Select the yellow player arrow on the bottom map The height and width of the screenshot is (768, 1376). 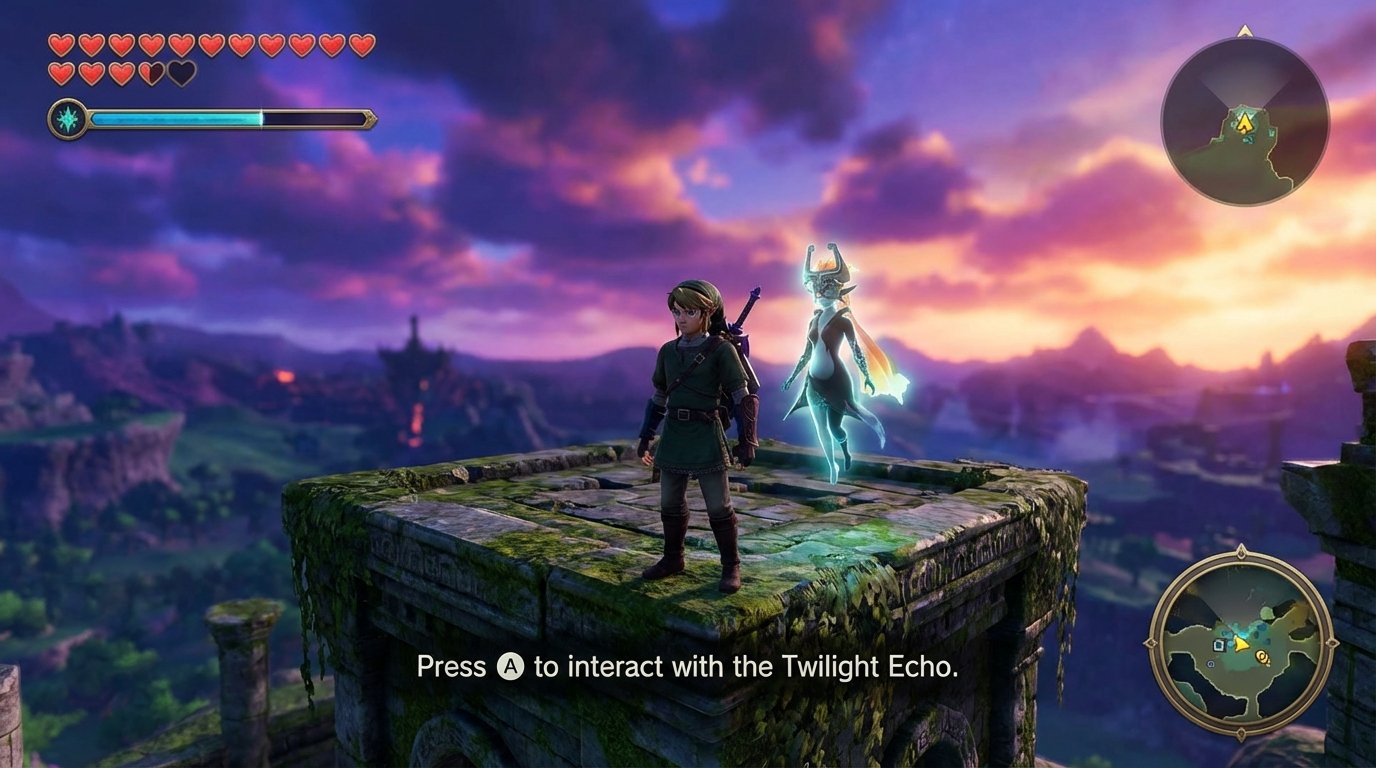tap(1239, 644)
